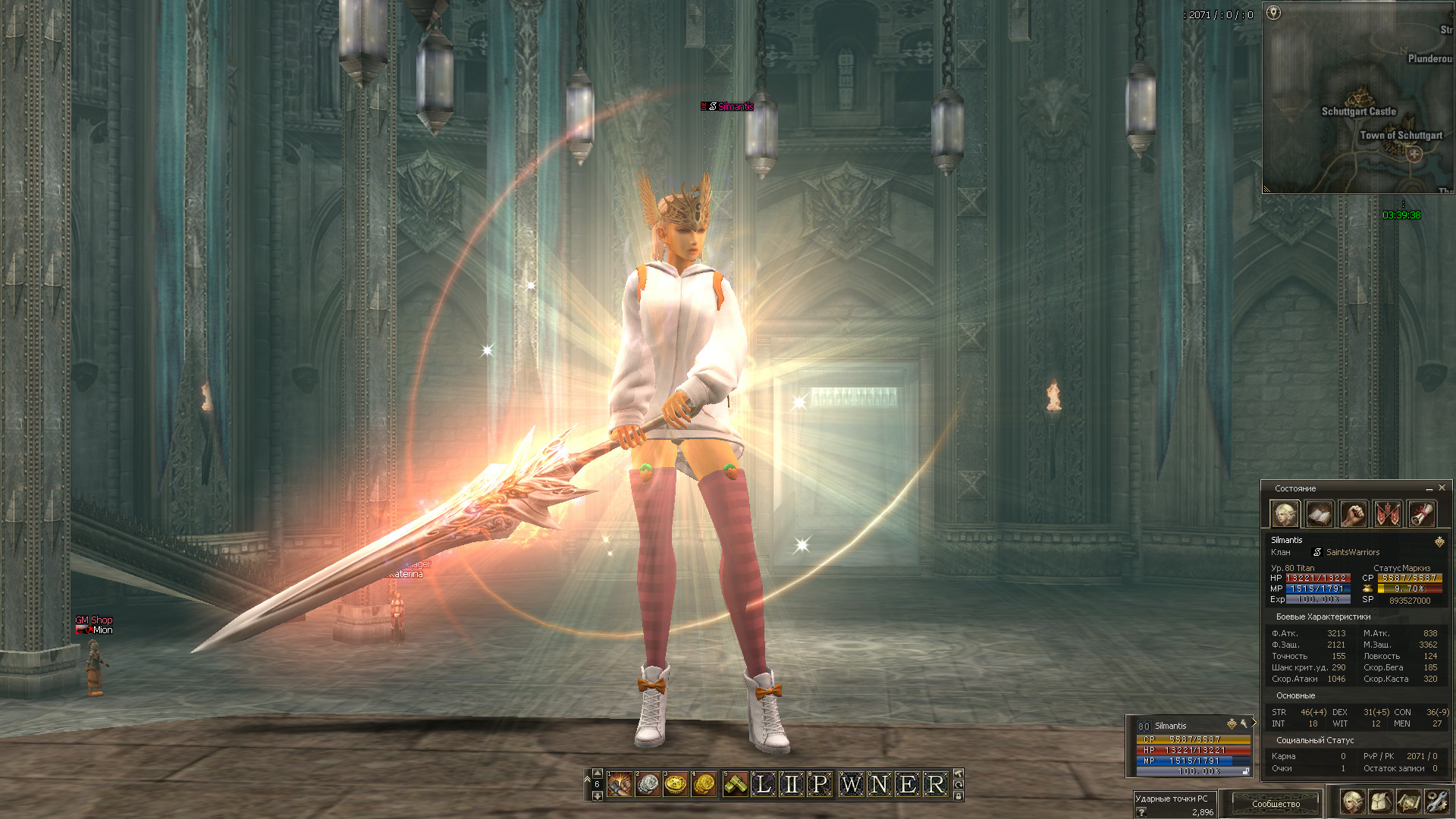
Task: Open the world map menu icon
Action: tap(1408, 802)
